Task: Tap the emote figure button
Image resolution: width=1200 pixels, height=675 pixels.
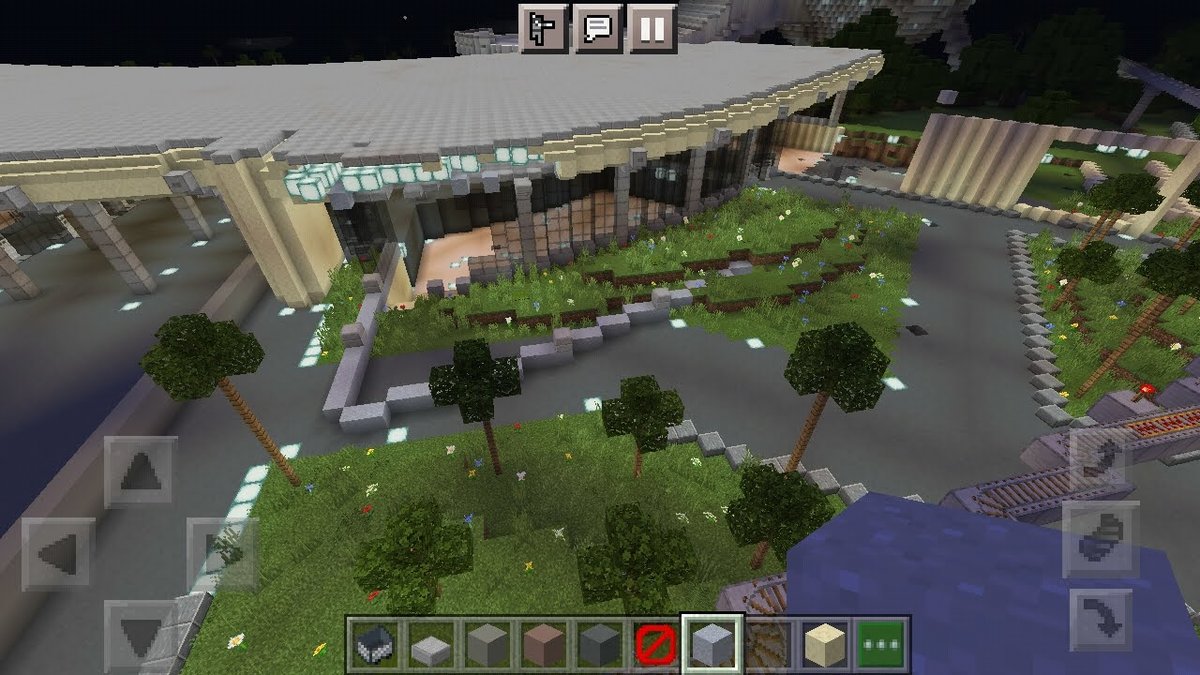Action: (x=544, y=28)
